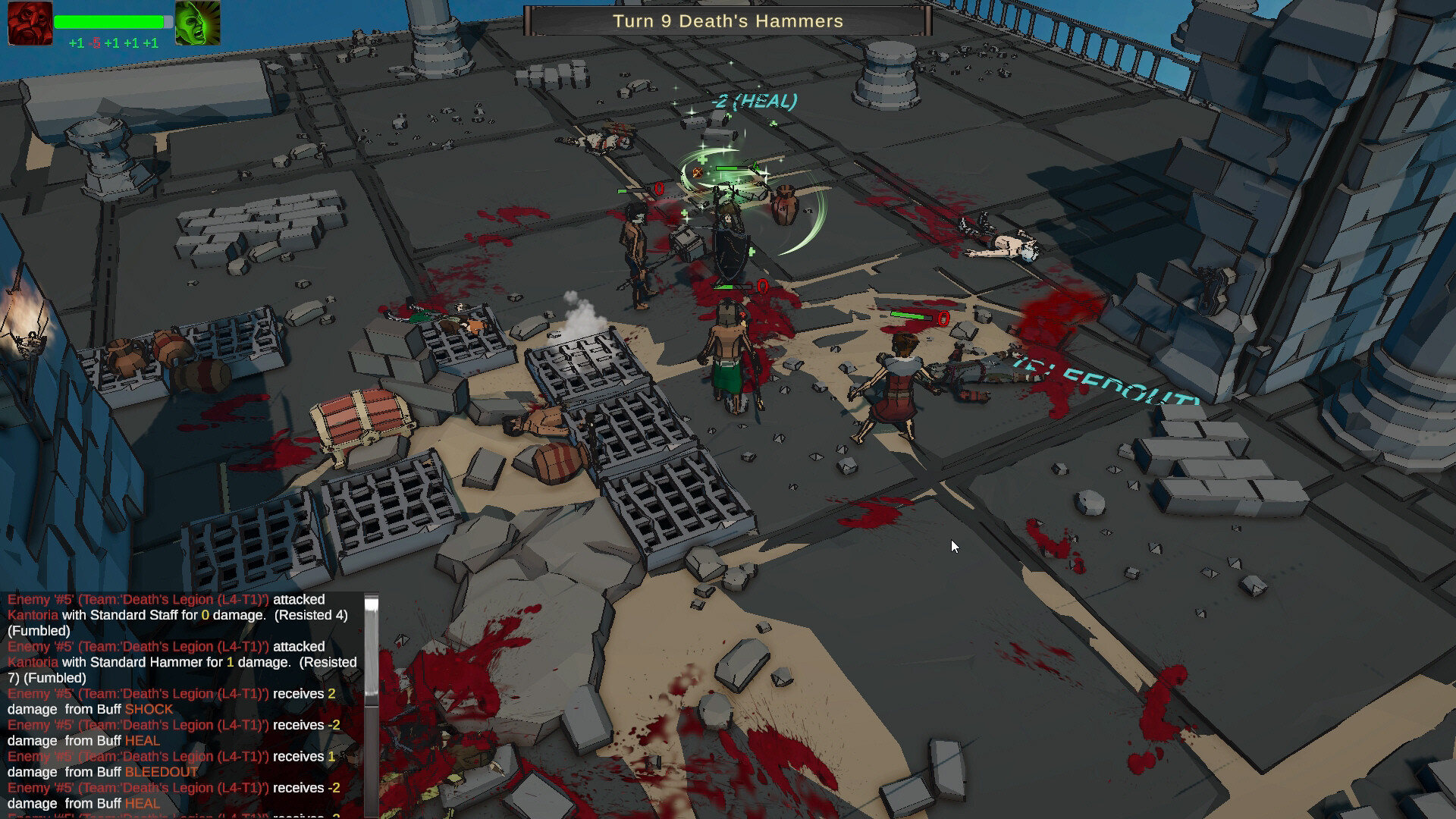This screenshot has height=819, width=1456.
Task: Click the glowing green face portrait icon
Action: pos(198,24)
